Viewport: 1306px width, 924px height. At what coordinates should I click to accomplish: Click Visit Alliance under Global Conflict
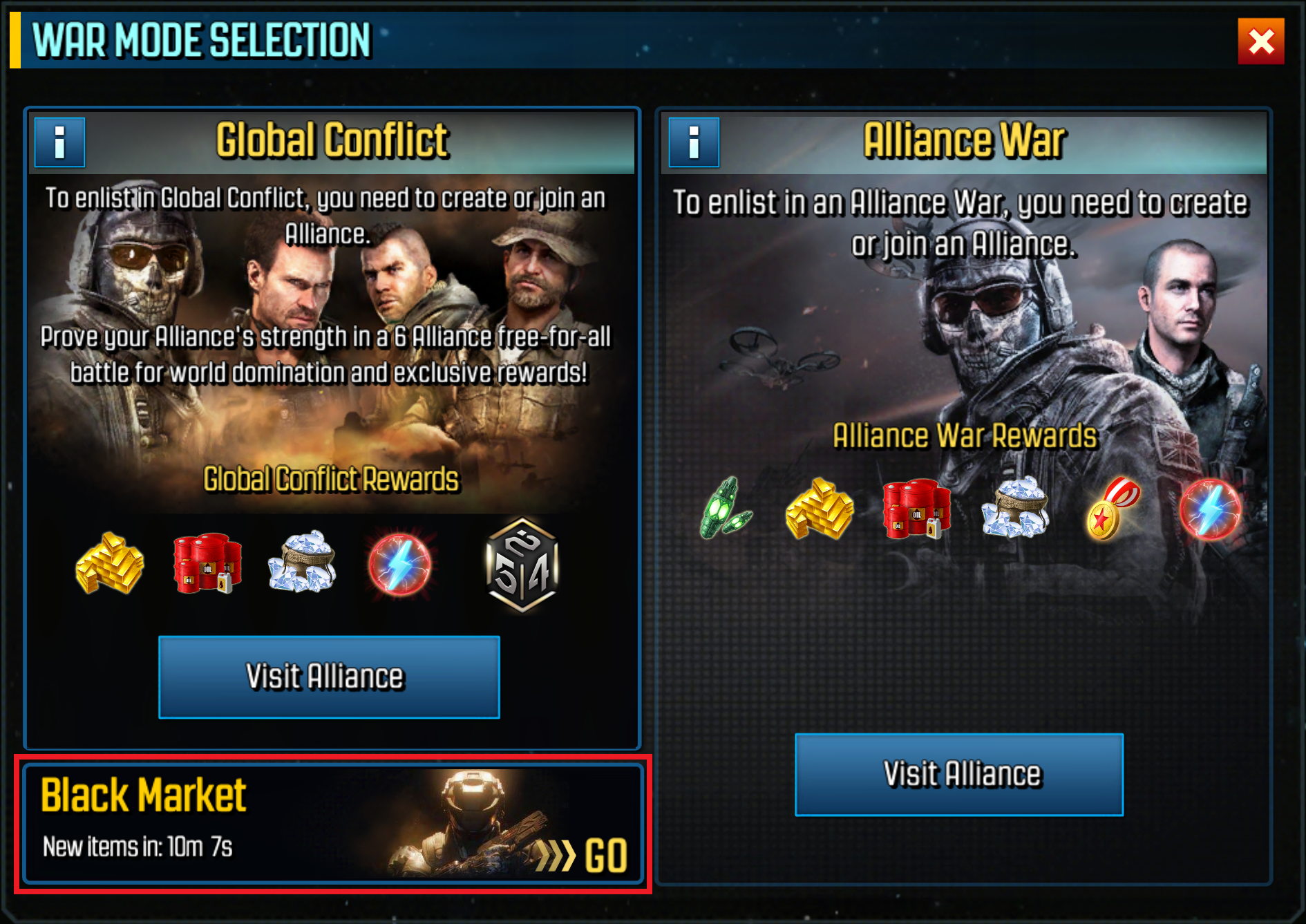(329, 677)
